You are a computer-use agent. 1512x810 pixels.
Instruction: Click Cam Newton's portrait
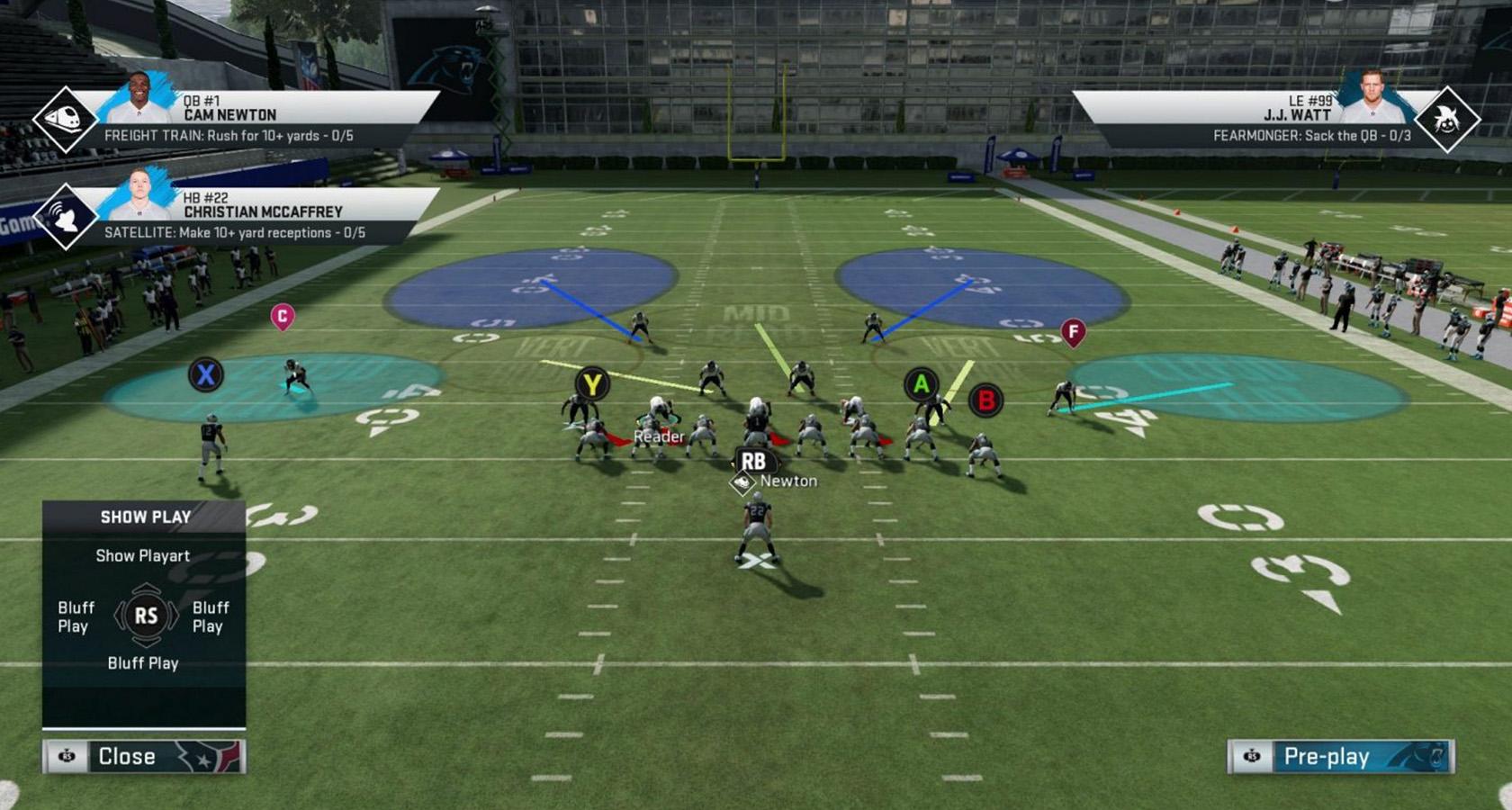click(139, 97)
